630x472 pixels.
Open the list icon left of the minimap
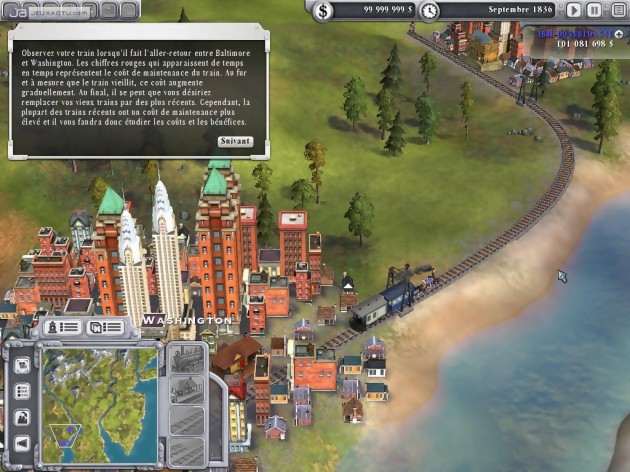click(22, 391)
